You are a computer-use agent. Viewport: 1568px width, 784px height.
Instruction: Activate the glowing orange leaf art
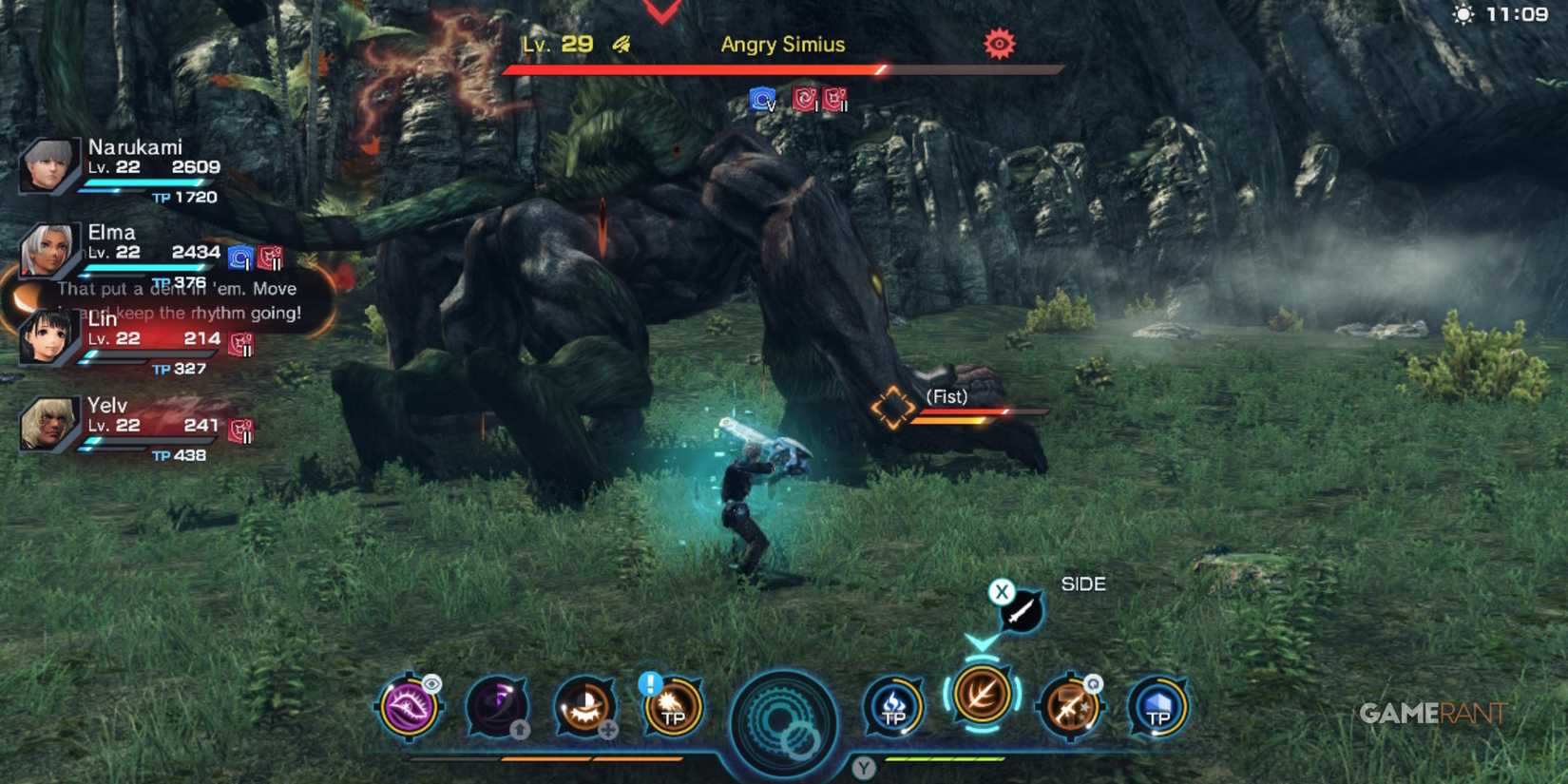[x=980, y=707]
